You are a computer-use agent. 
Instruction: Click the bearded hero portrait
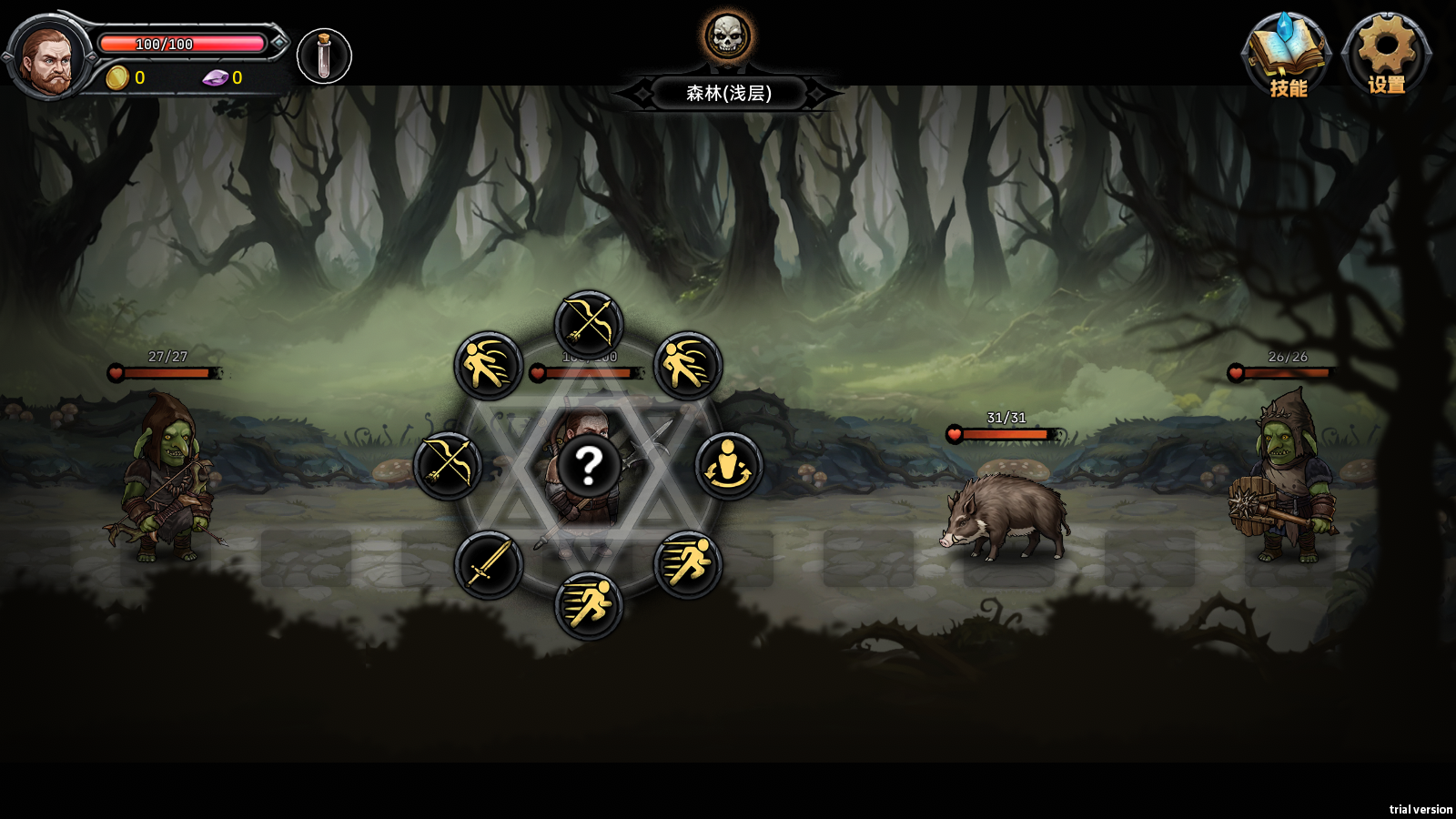[x=47, y=59]
